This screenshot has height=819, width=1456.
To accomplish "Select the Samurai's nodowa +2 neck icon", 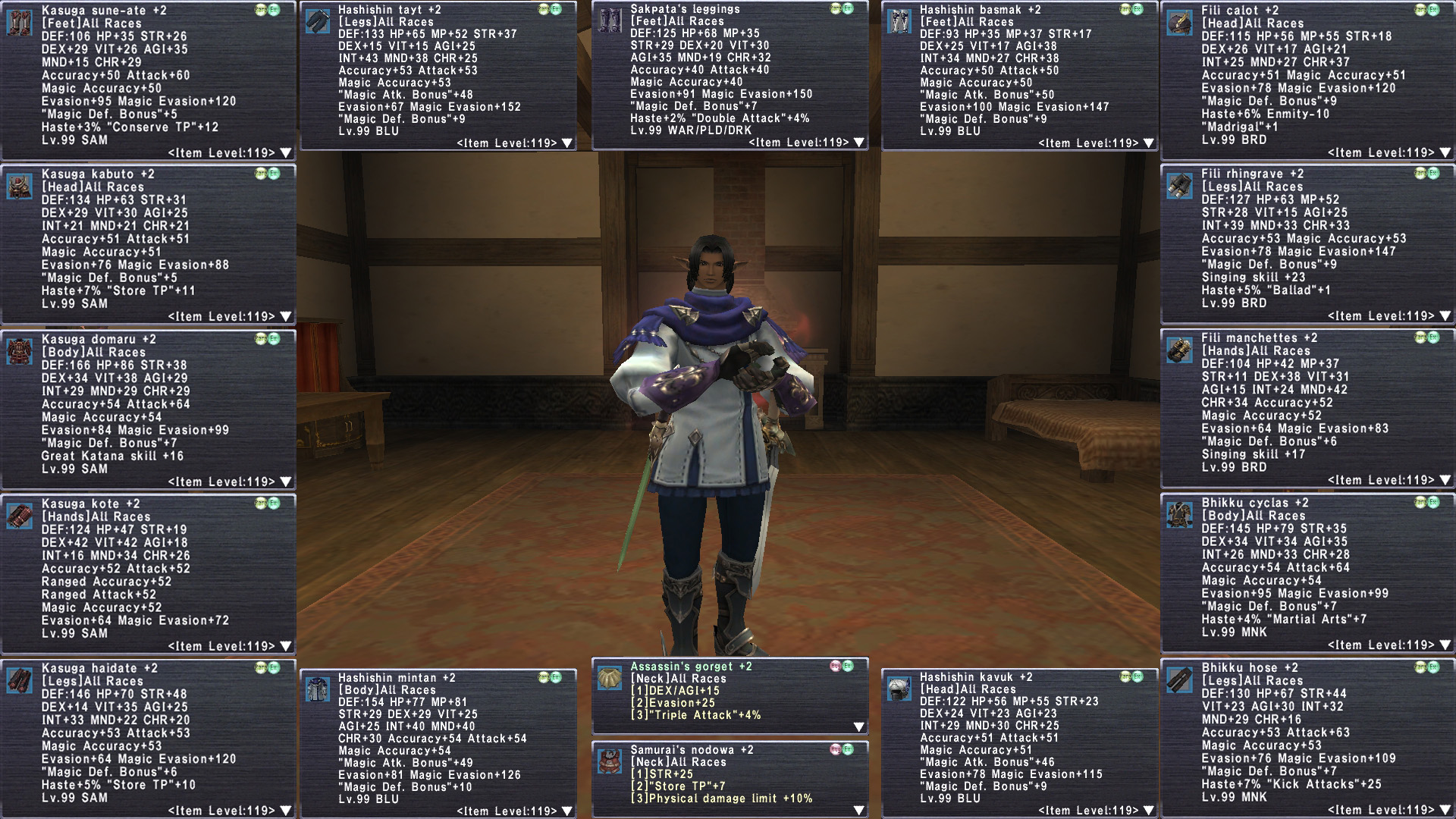I will pyautogui.click(x=610, y=761).
